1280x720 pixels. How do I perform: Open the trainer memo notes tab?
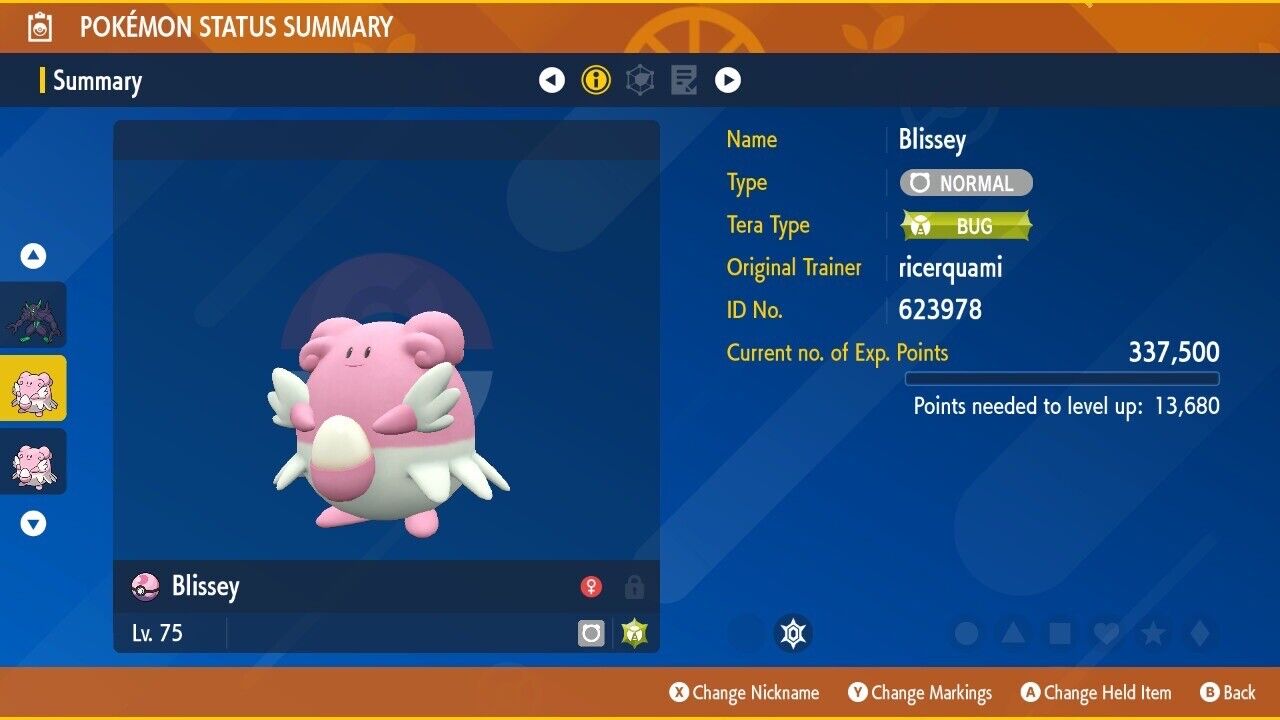click(x=684, y=80)
